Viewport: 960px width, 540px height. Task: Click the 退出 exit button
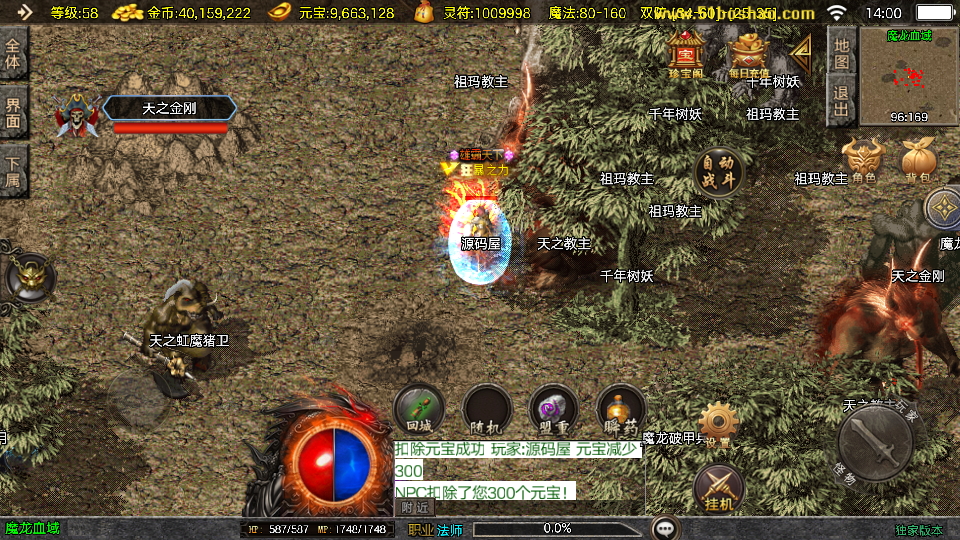tap(842, 100)
